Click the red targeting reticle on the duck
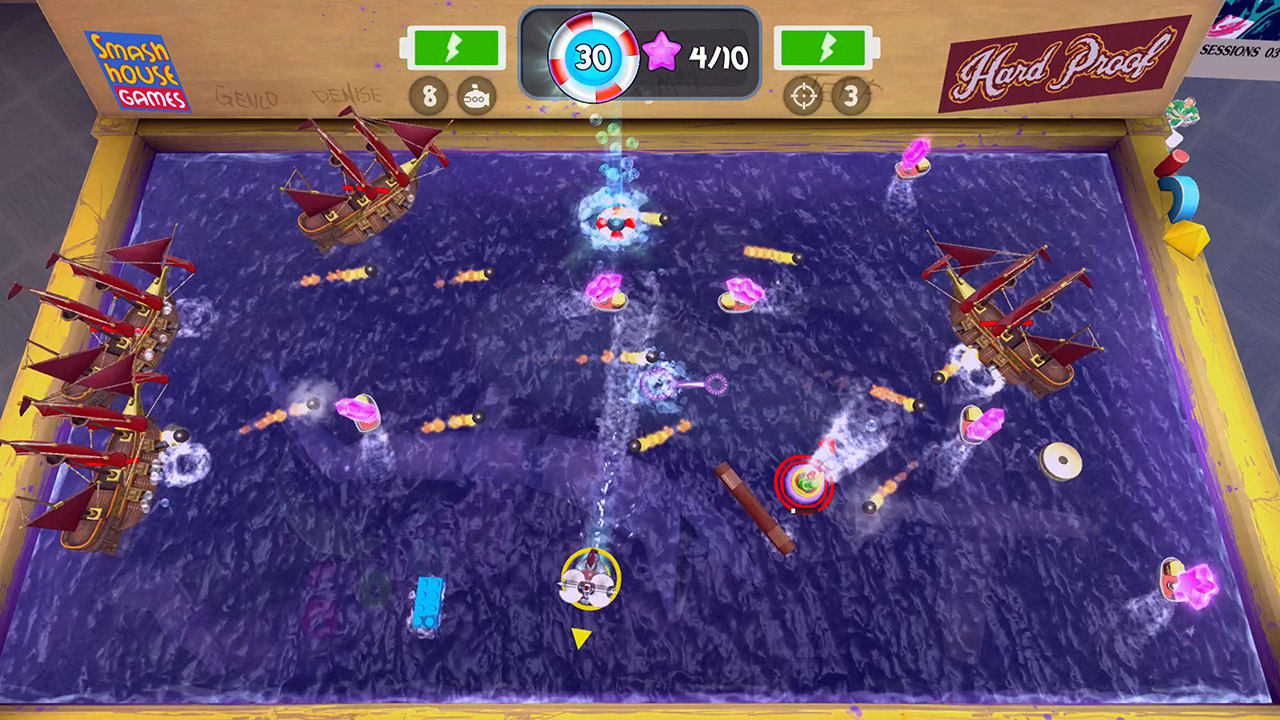 [802, 481]
